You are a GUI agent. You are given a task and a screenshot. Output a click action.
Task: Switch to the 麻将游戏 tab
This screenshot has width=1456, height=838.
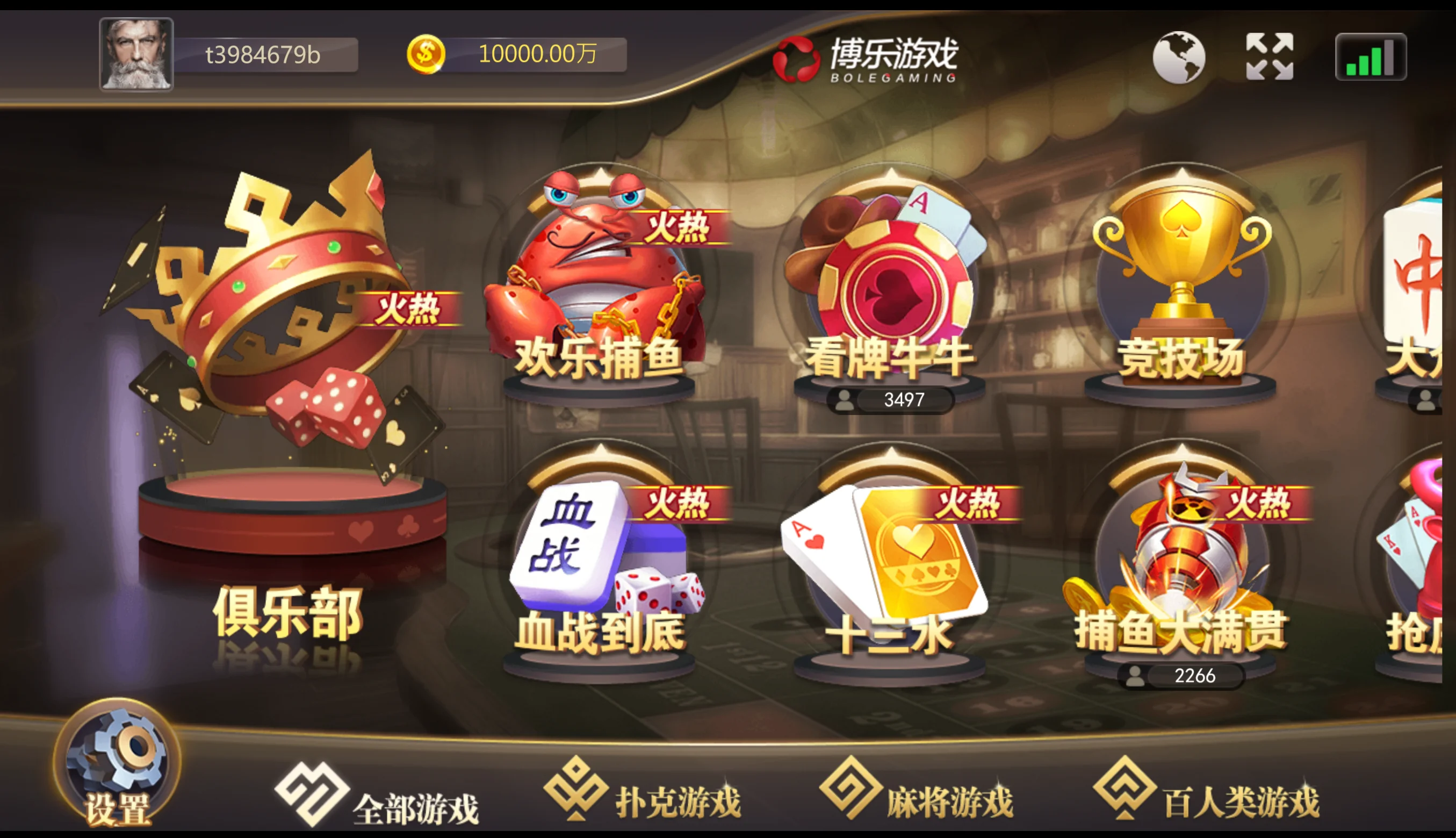point(917,791)
